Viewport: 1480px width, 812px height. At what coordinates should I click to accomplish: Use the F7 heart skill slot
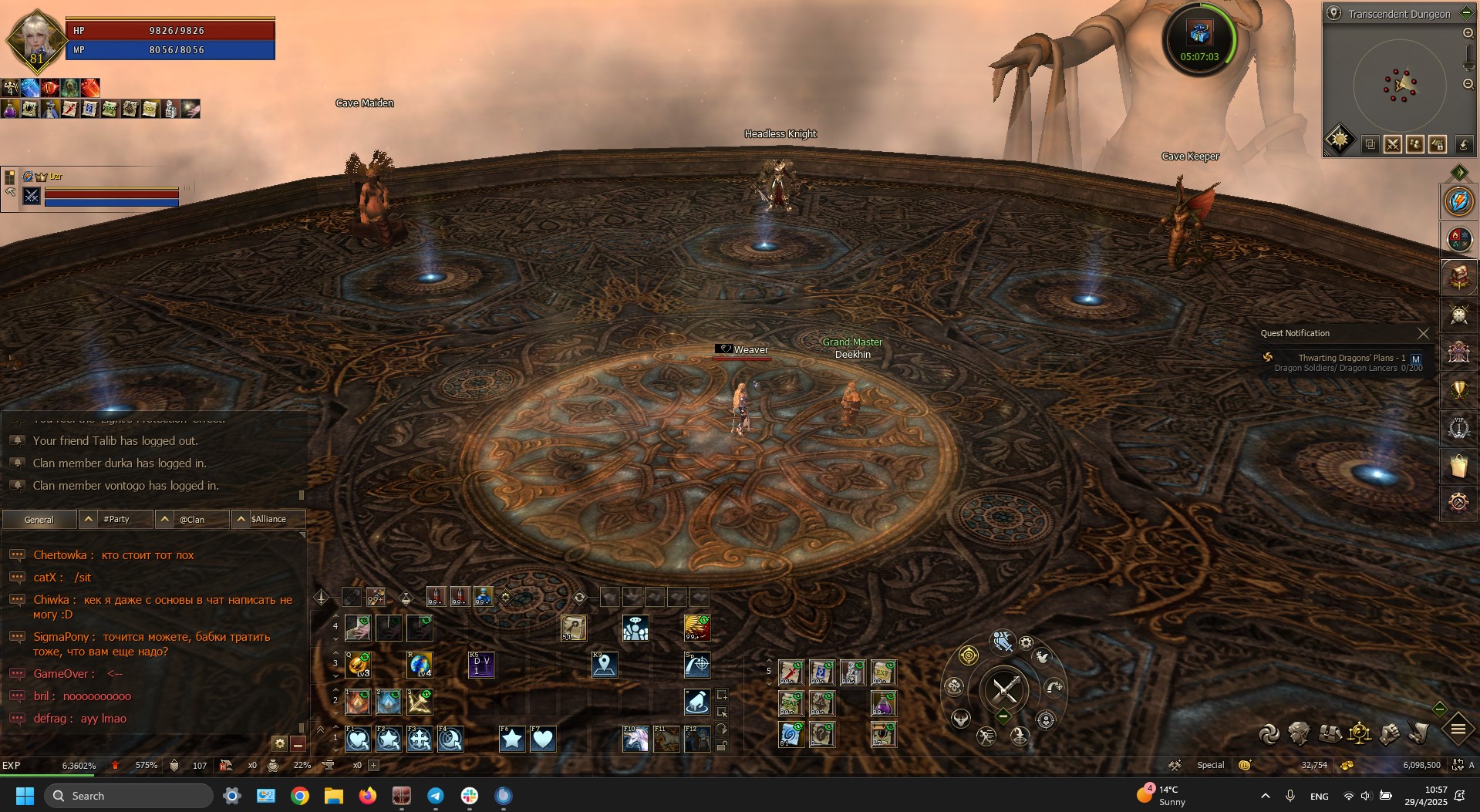pos(543,740)
